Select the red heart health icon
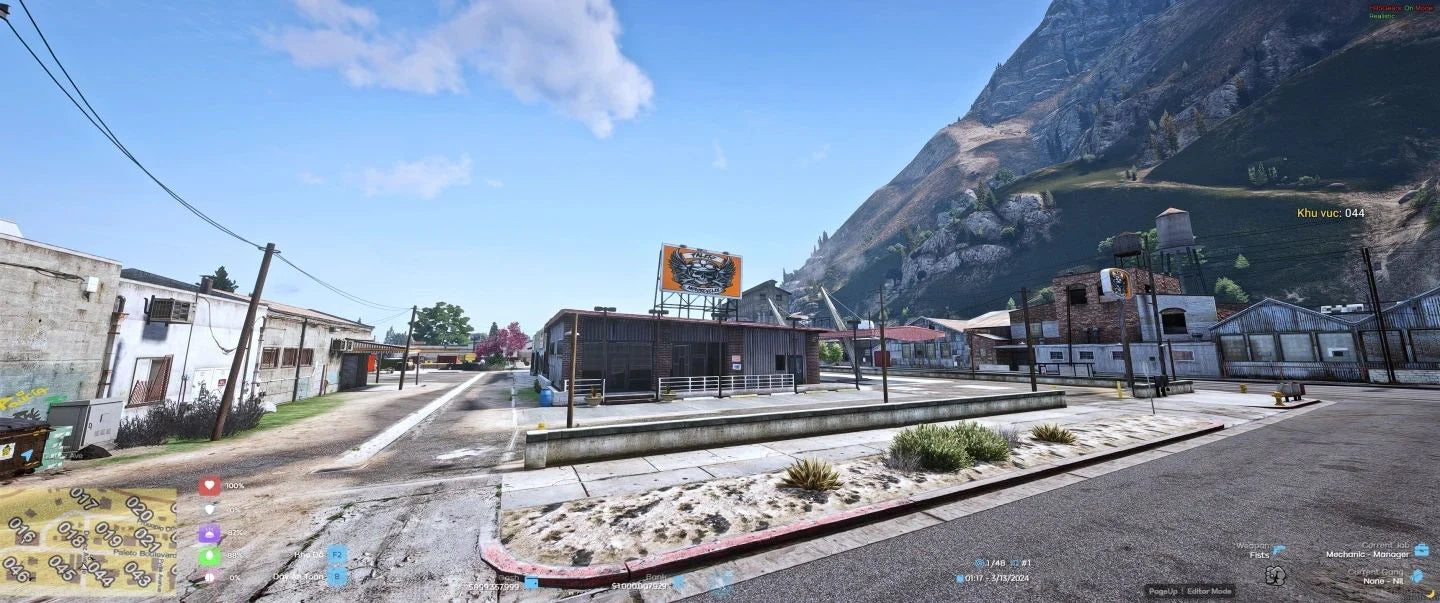Viewport: 1440px width, 603px height. [209, 486]
